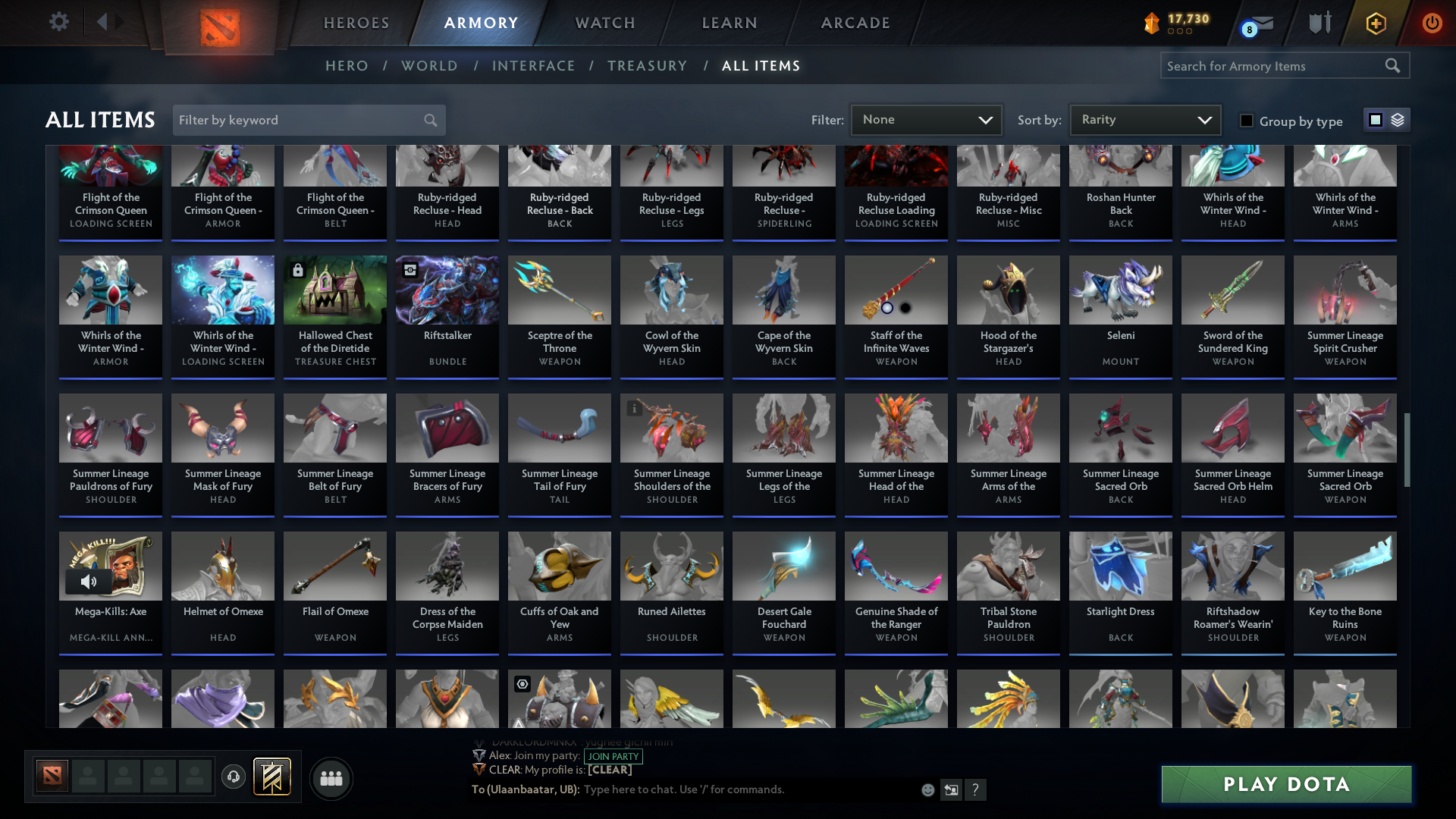Screen dimensions: 1456x819
Task: Open the TREASURY section
Action: tap(647, 66)
